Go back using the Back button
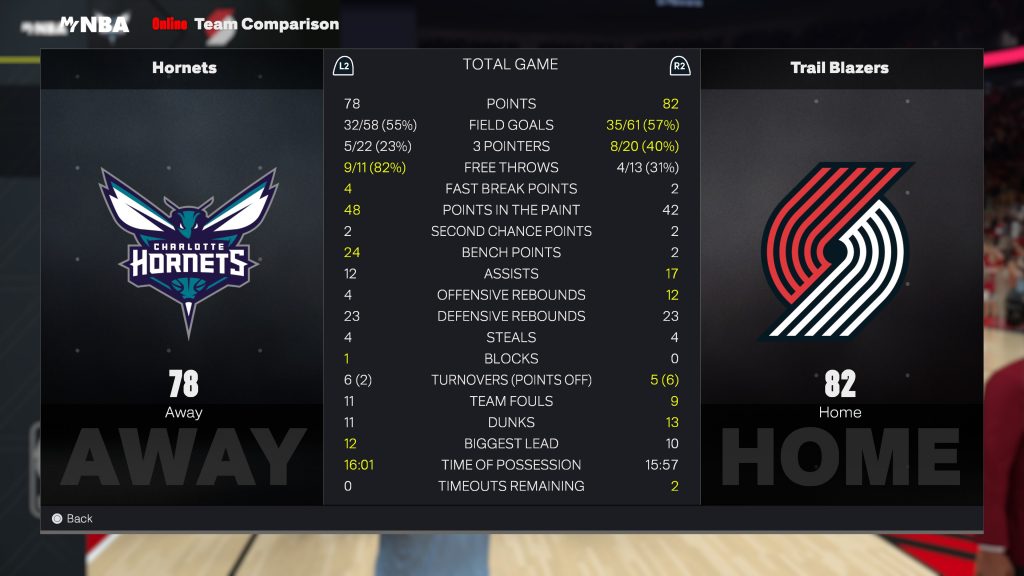 (72, 519)
